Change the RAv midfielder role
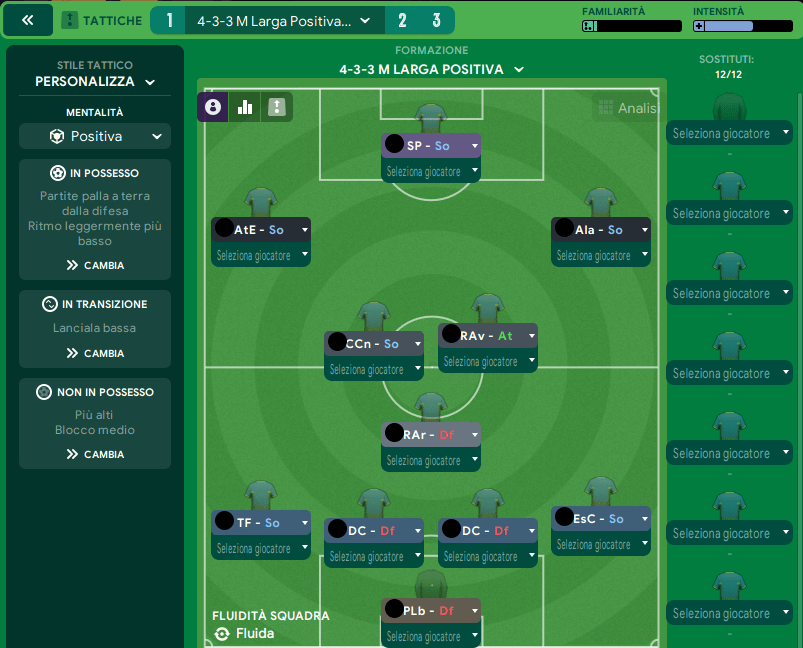Image resolution: width=803 pixels, height=648 pixels. pos(531,336)
